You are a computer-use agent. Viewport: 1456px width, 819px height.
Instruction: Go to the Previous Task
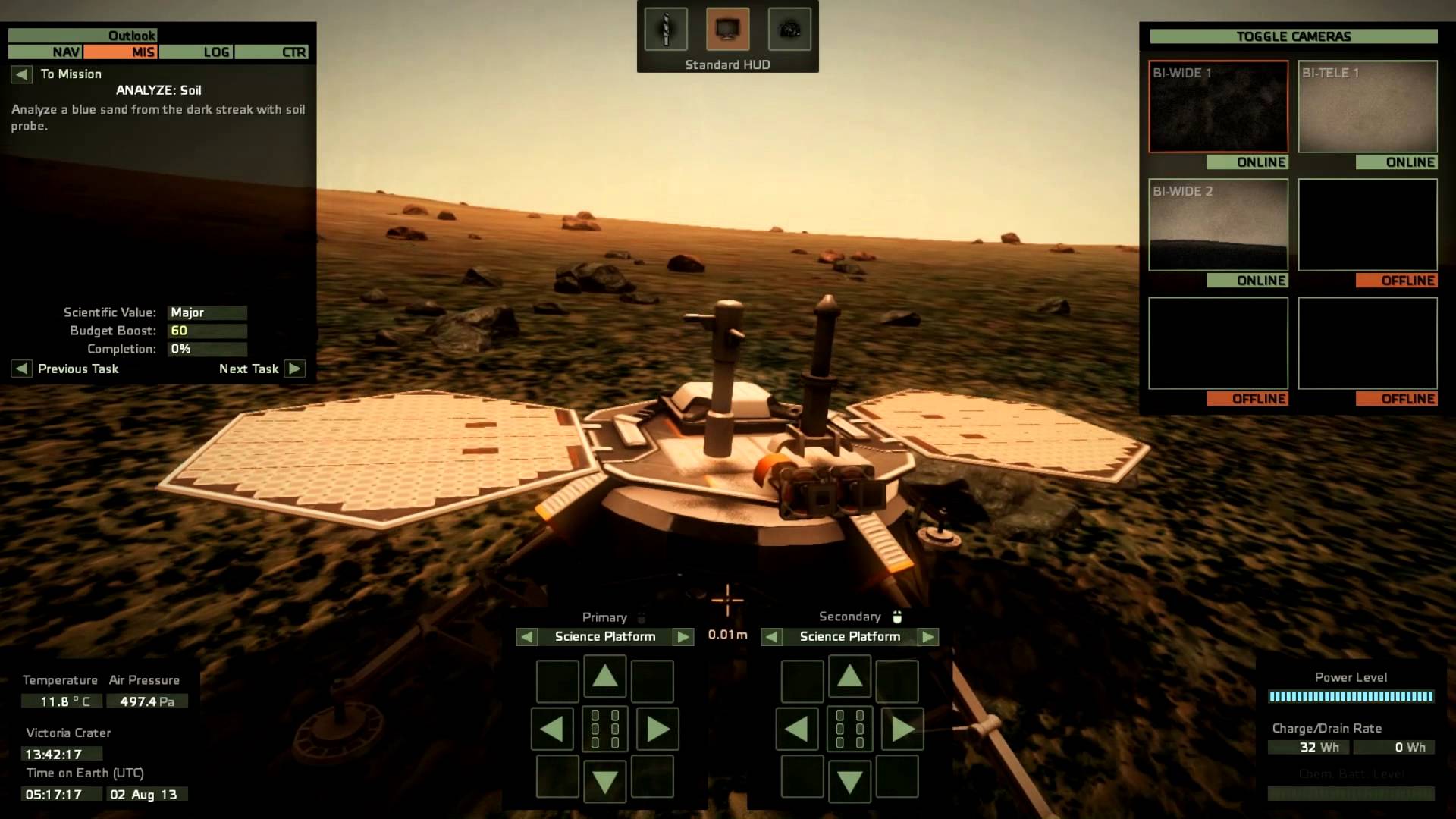pos(21,369)
